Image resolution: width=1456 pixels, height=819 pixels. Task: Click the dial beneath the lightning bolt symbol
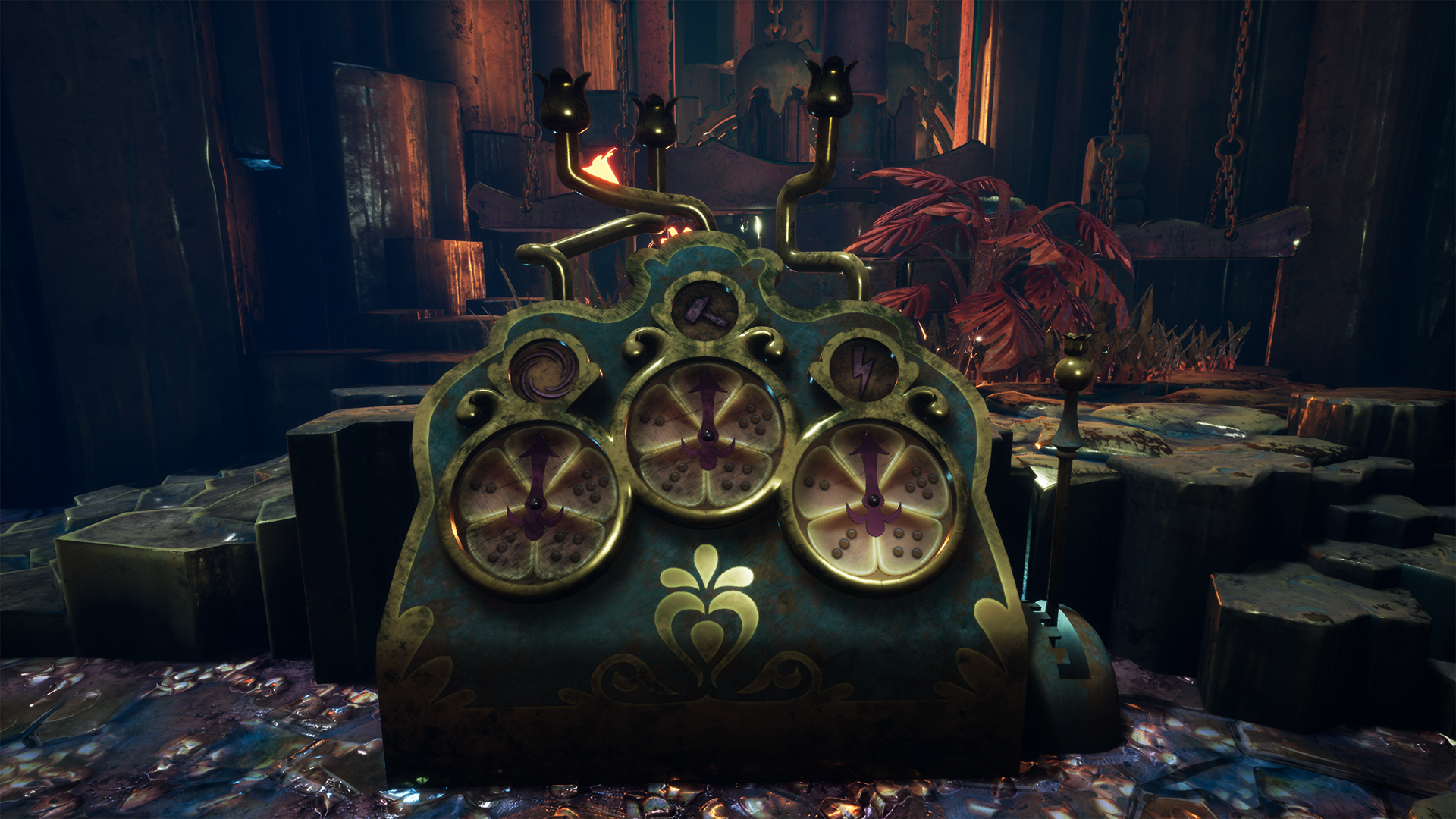(x=874, y=502)
